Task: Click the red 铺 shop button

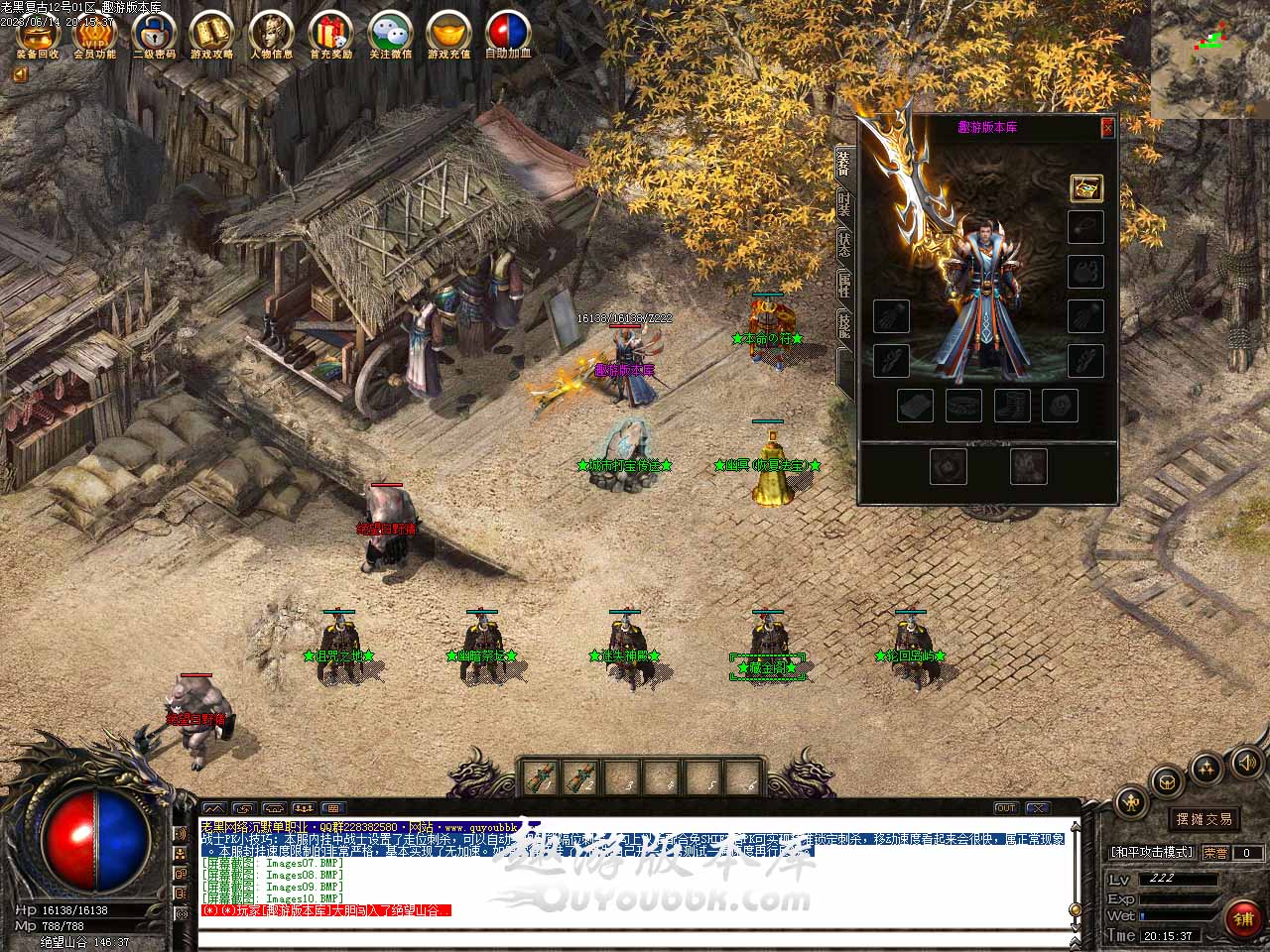Action: point(1243,919)
